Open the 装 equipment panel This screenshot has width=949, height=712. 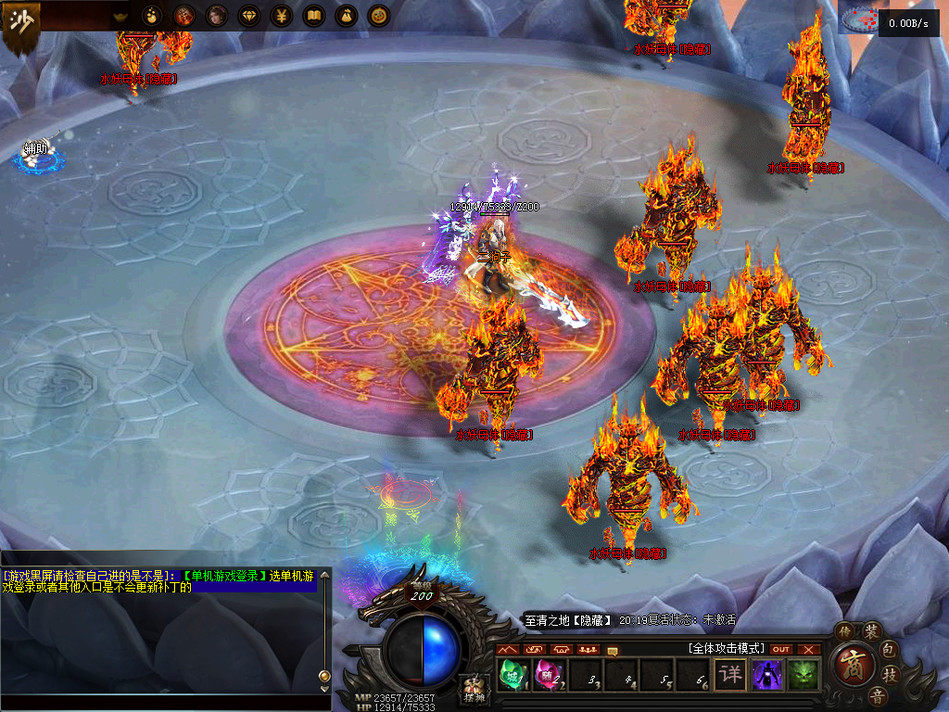tap(871, 632)
